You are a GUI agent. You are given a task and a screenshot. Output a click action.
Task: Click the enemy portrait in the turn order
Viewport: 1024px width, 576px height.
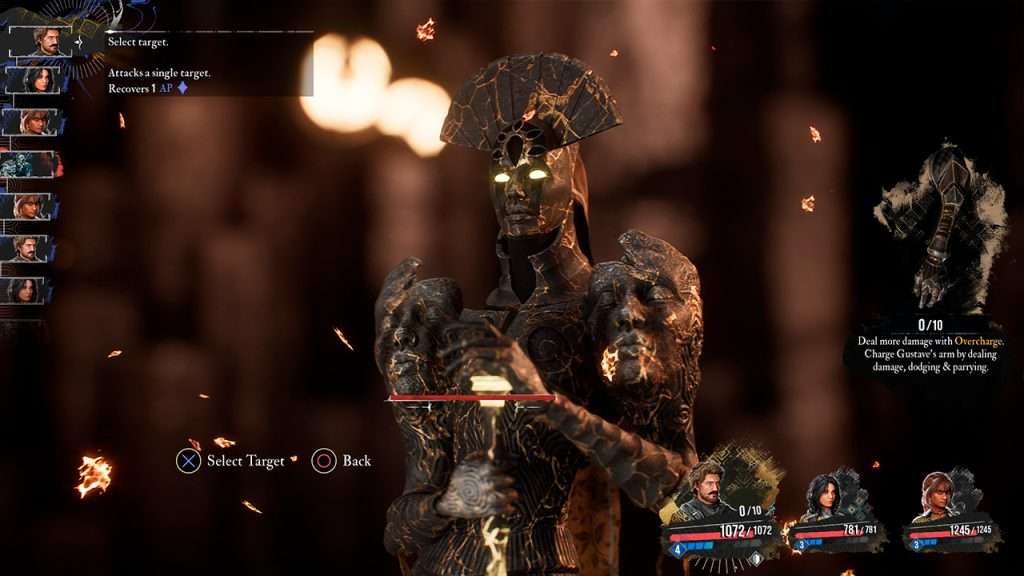(x=31, y=164)
